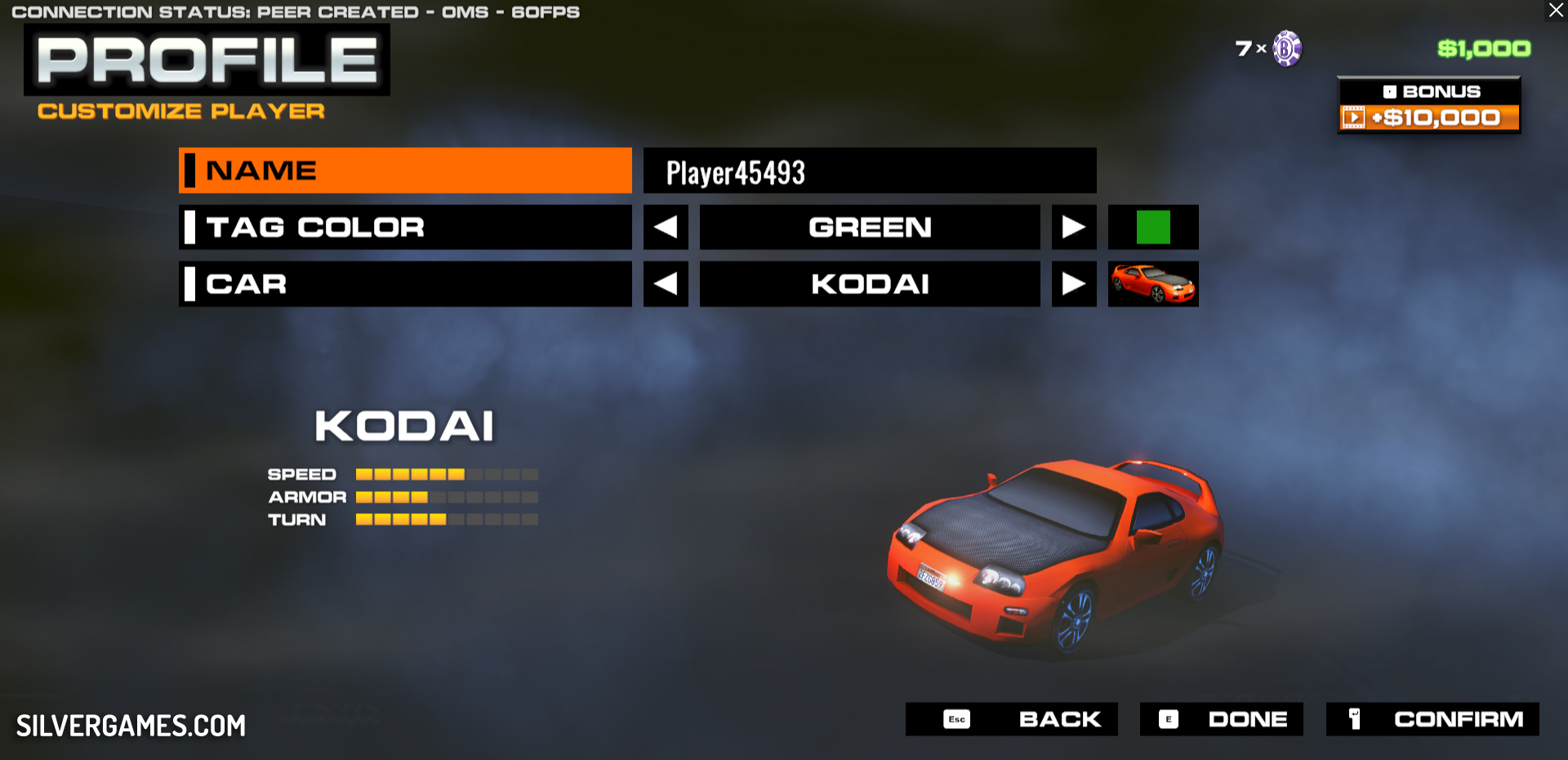
Task: Close the game with the X button
Action: [x=1556, y=11]
